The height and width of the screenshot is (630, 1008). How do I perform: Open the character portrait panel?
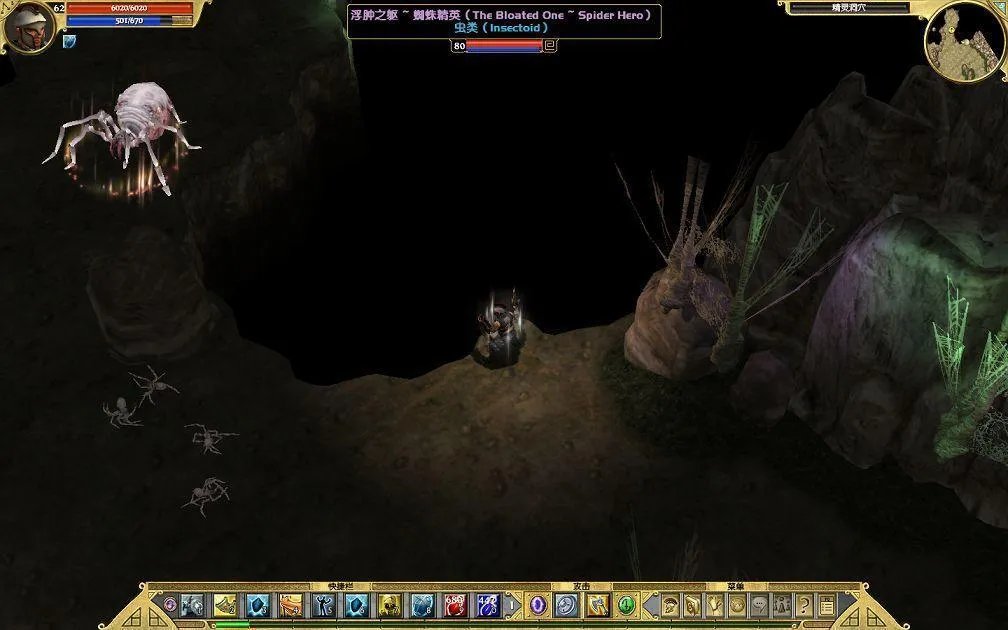tap(27, 26)
